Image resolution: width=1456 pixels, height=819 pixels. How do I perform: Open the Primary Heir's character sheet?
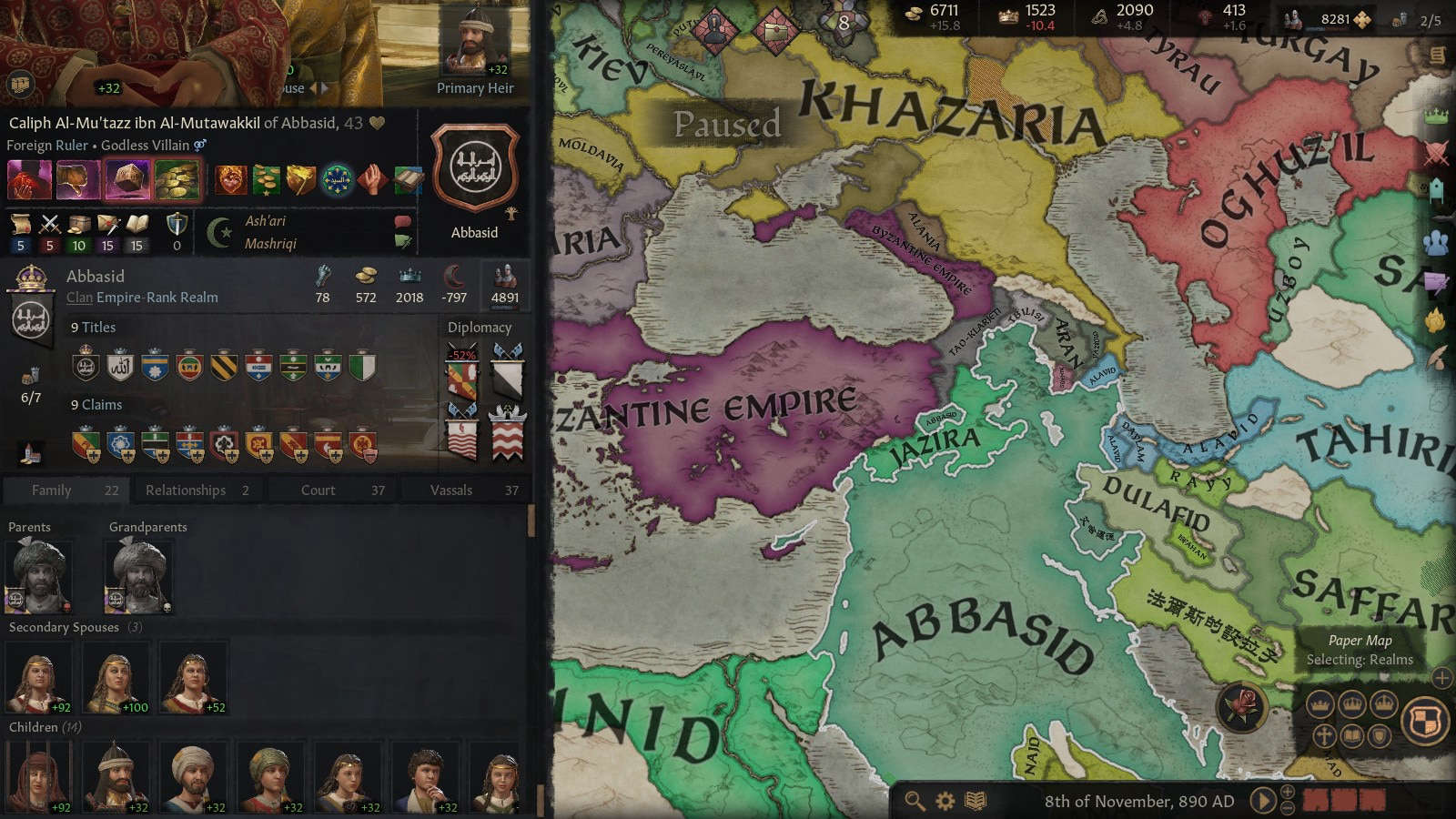pos(473,41)
